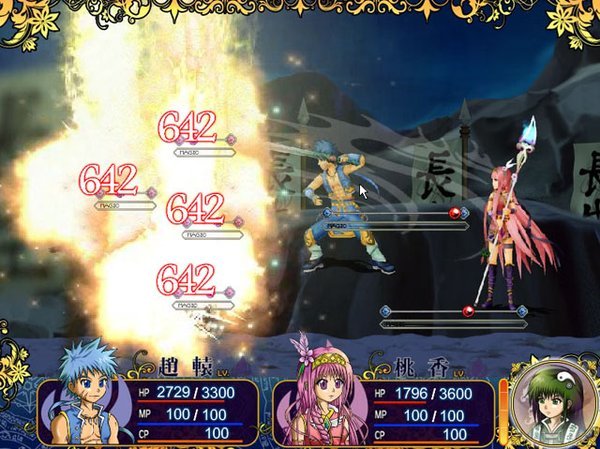
Task: Select the pink-haired 桃香 character portrait
Action: pyautogui.click(x=322, y=393)
